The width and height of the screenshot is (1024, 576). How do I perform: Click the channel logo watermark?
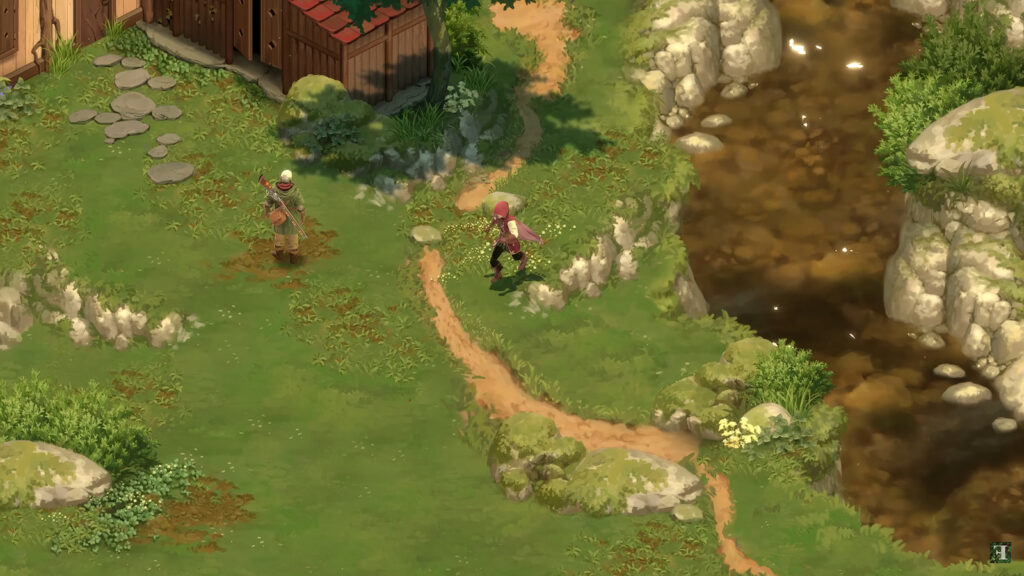(1000, 553)
